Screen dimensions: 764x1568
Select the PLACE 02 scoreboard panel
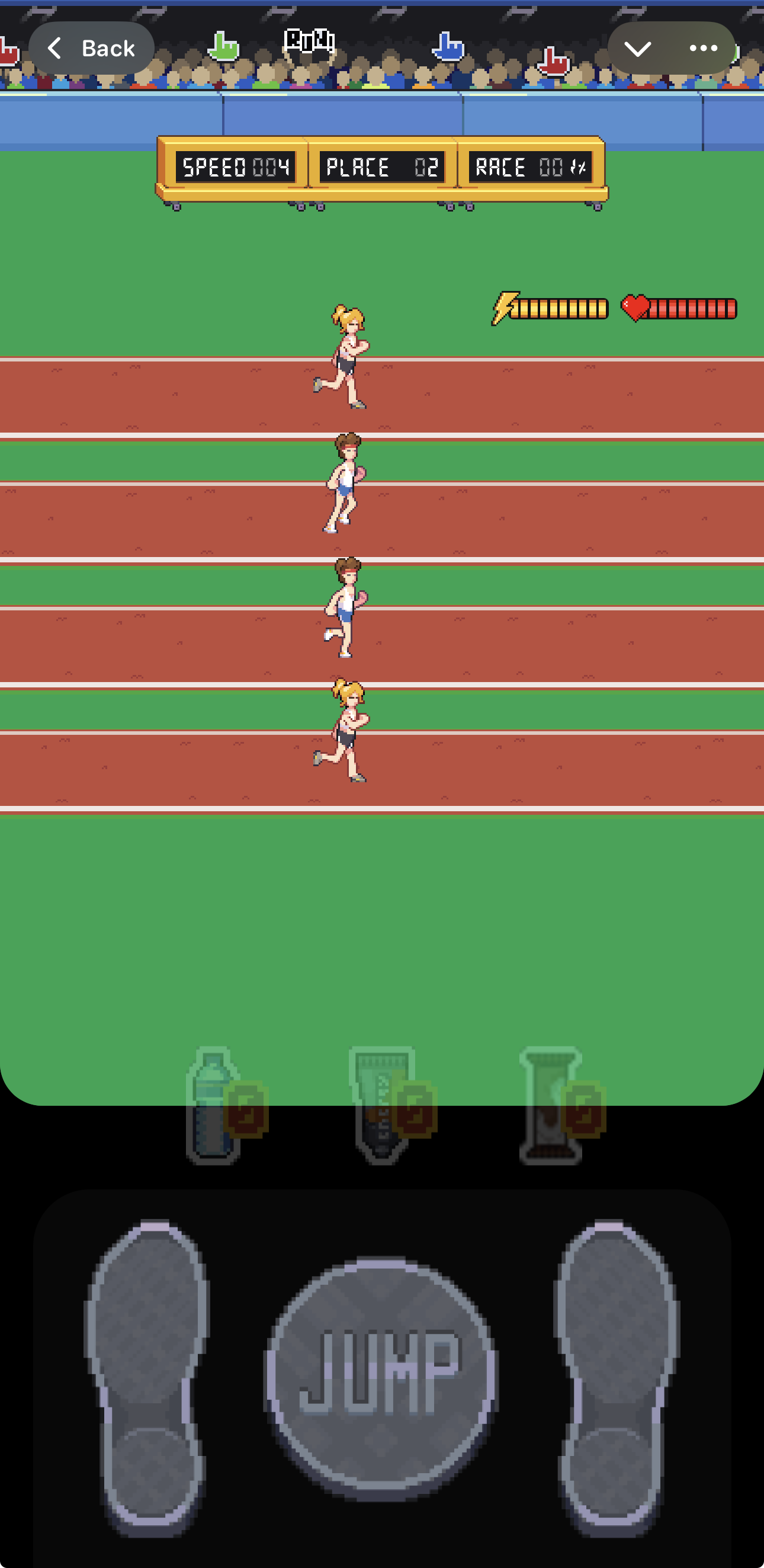382,166
